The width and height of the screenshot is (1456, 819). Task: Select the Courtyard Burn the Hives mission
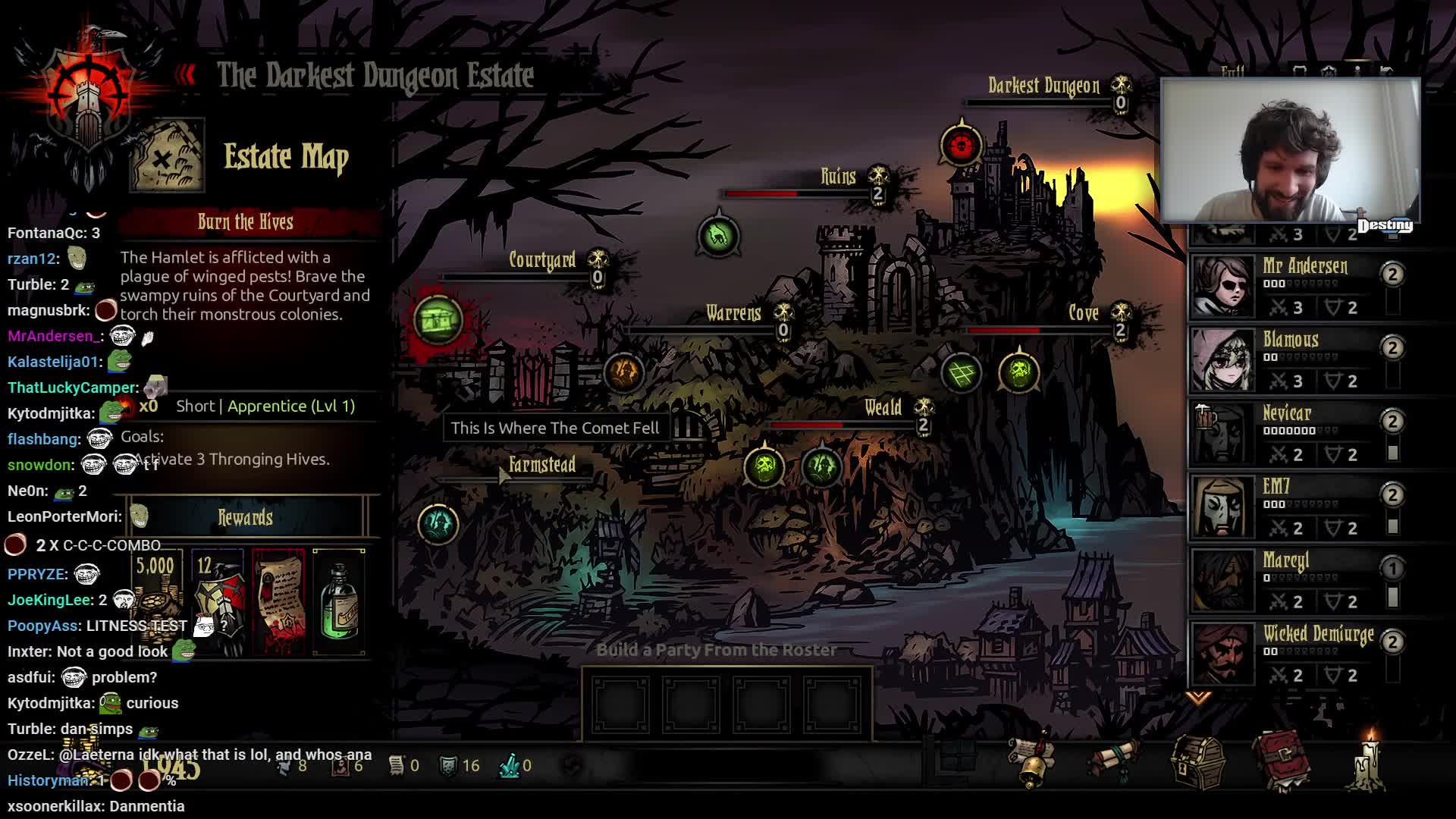pyautogui.click(x=438, y=320)
